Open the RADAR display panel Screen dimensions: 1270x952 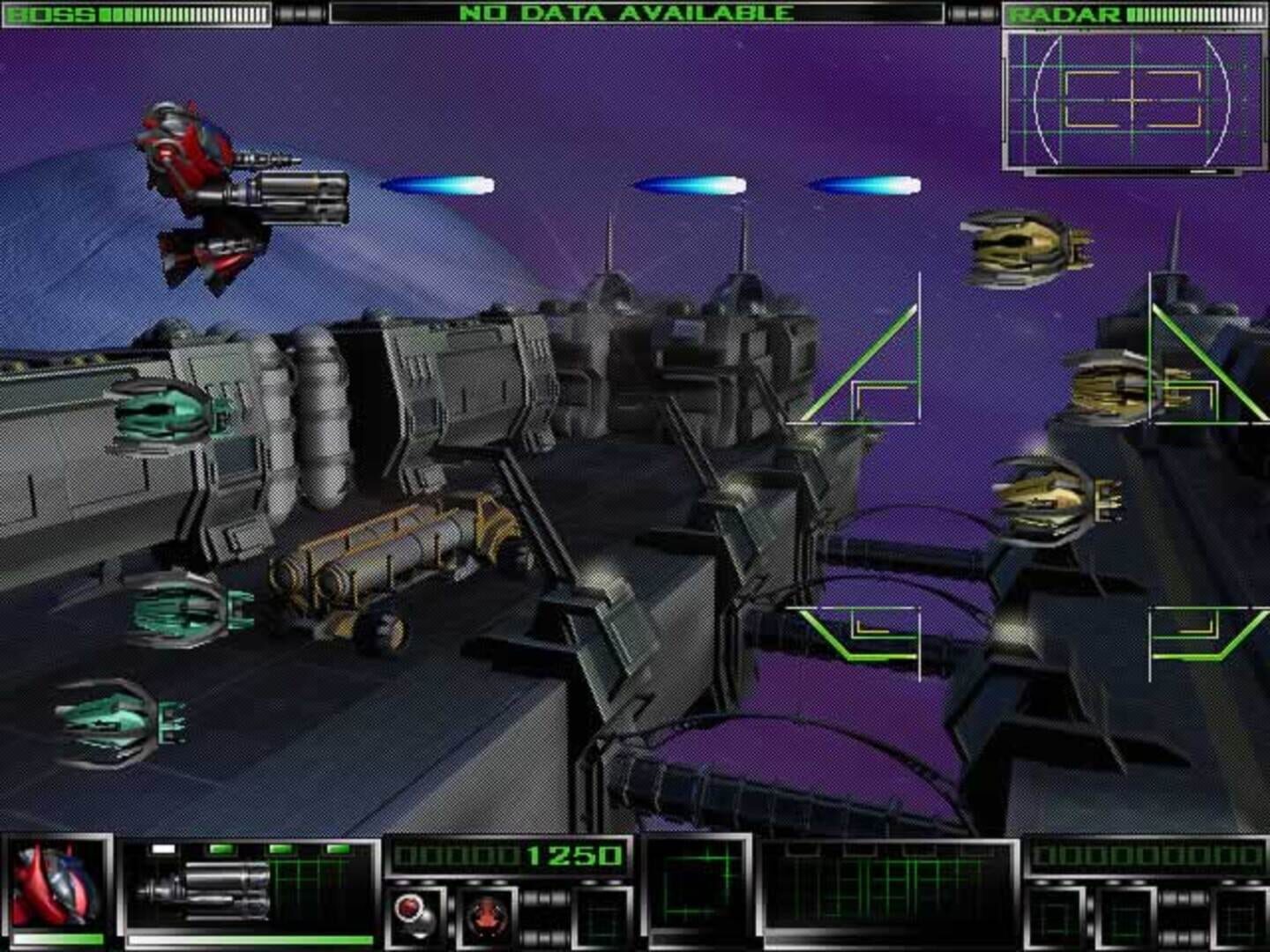1132,97
